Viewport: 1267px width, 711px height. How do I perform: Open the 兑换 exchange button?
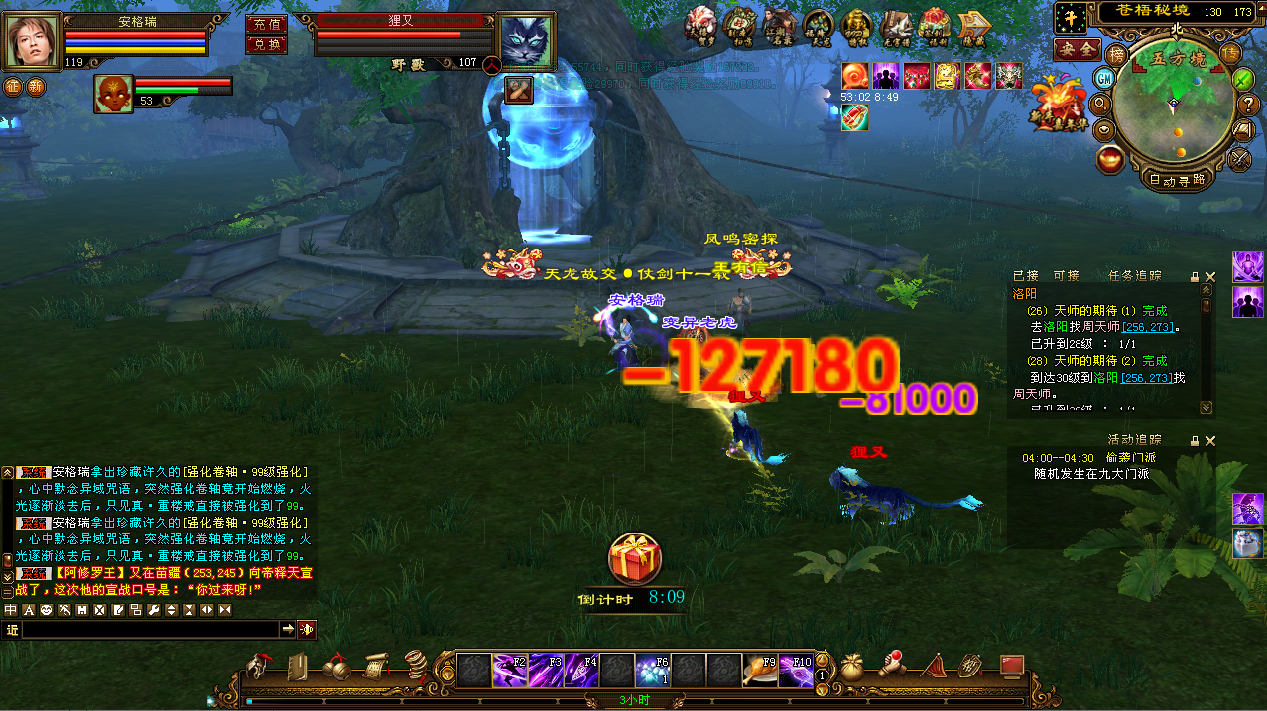click(x=266, y=44)
